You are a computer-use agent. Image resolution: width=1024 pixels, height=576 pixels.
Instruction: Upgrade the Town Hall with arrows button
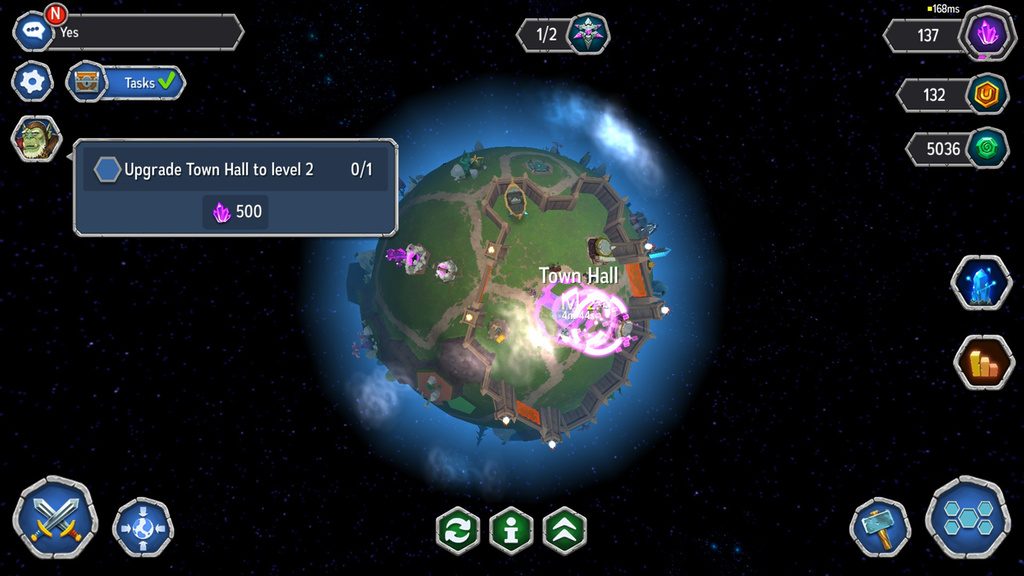coord(565,530)
